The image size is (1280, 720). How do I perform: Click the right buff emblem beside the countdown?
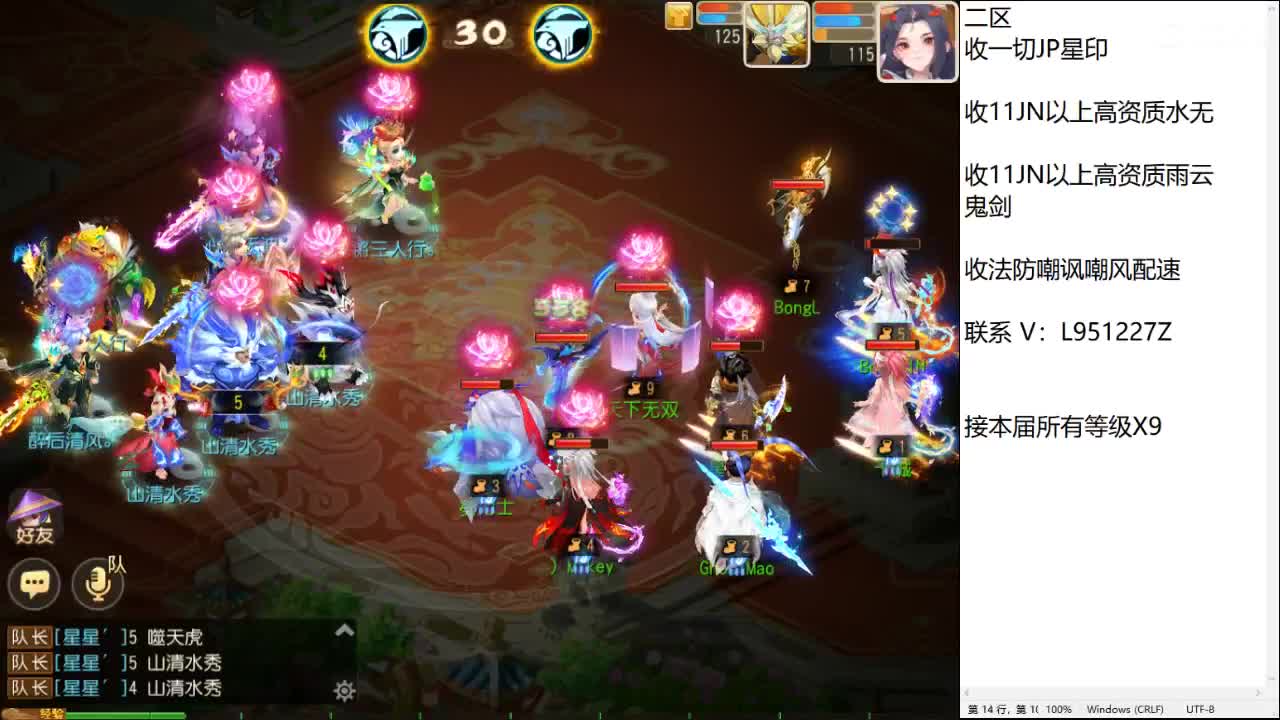563,33
